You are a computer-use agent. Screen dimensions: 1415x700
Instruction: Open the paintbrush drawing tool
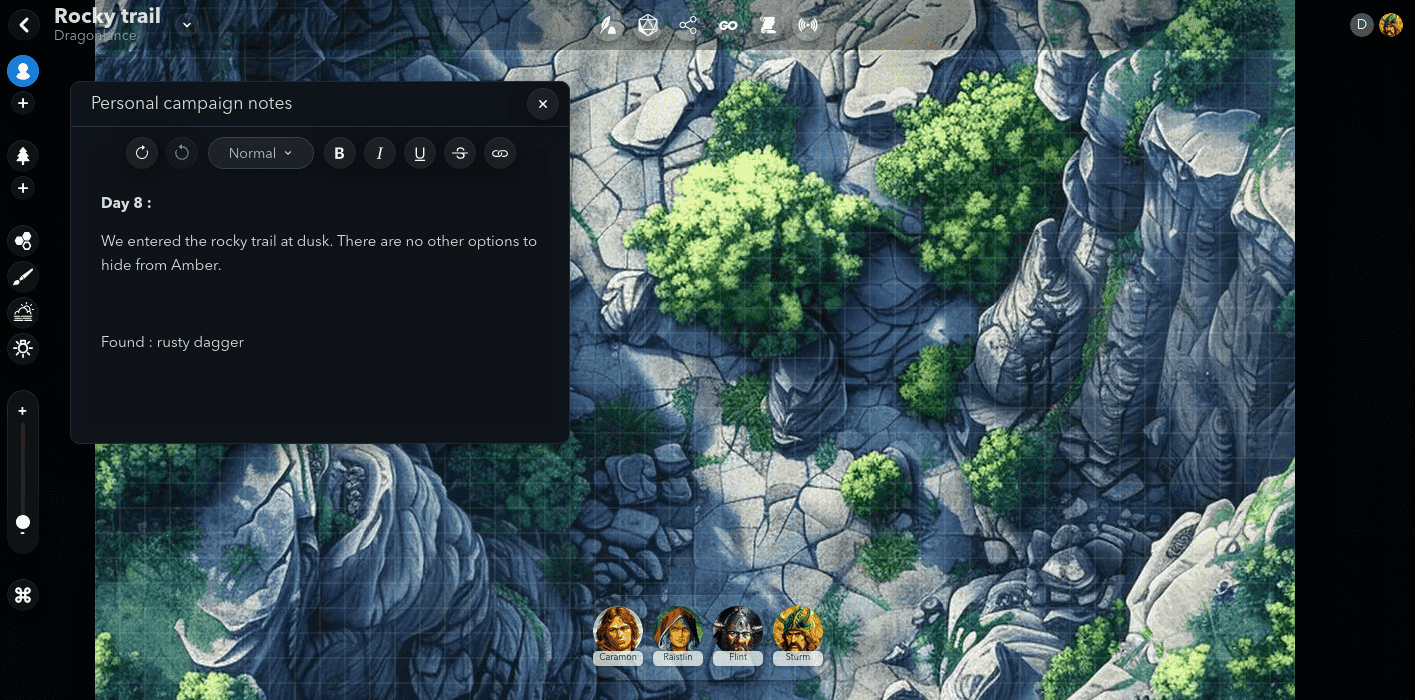click(23, 277)
